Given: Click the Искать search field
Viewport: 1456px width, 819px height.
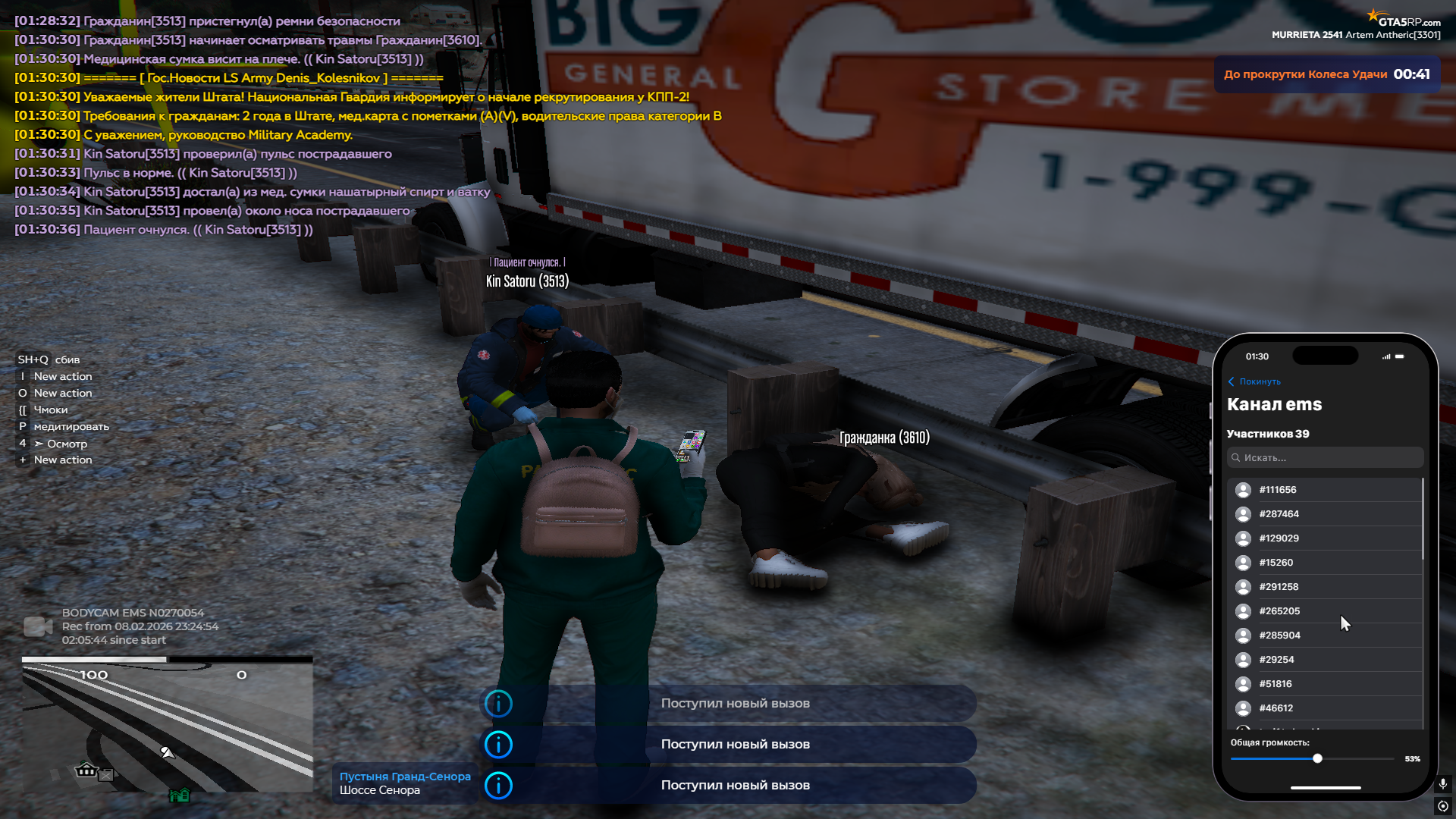Looking at the screenshot, I should coord(1325,458).
